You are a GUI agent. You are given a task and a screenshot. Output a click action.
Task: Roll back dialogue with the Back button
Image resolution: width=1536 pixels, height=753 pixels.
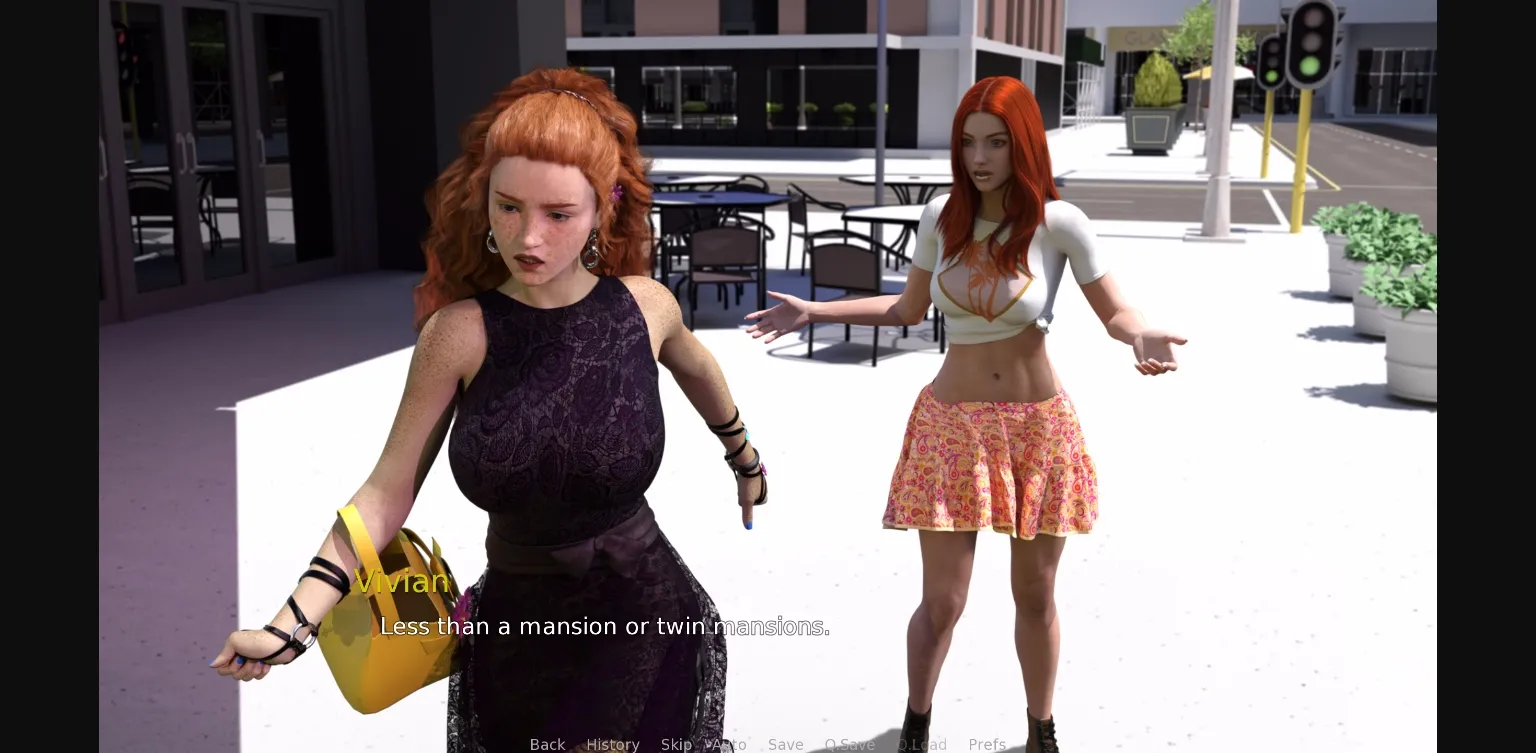point(547,744)
